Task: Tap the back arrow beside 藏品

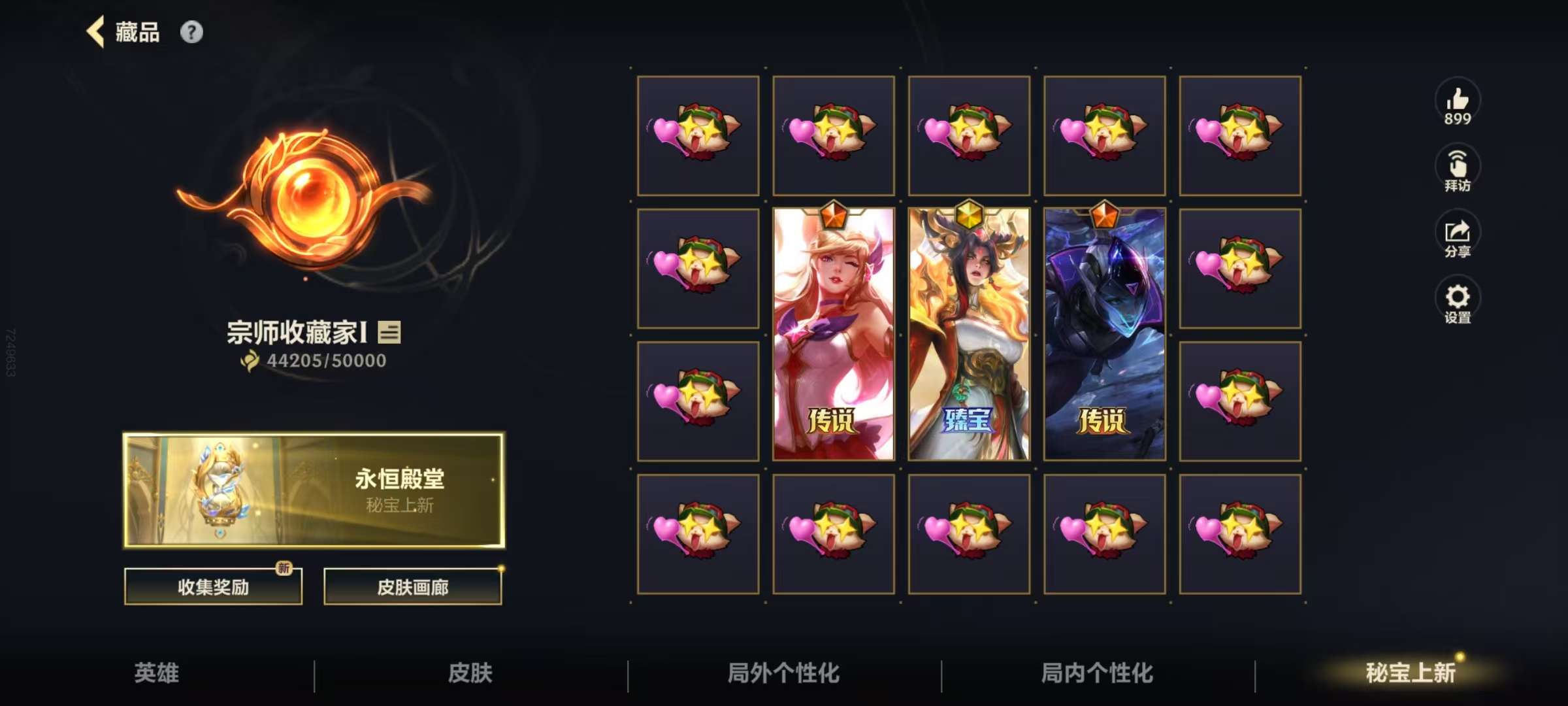Action: (95, 31)
